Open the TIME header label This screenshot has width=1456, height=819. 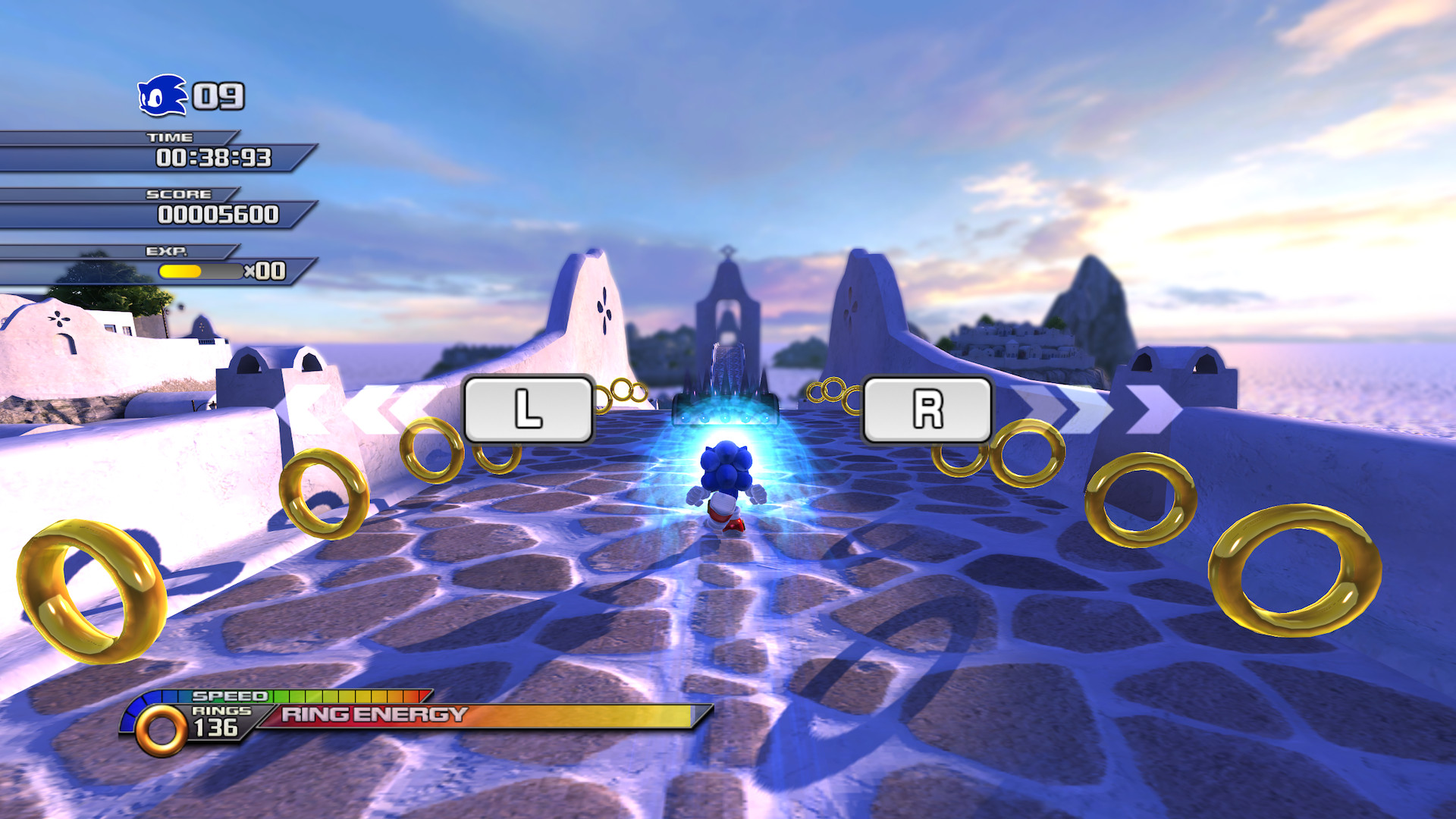175,138
